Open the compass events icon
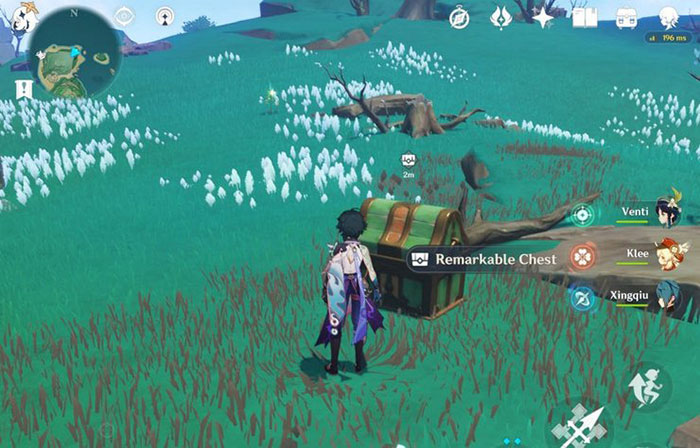This screenshot has height=448, width=700. [459, 18]
